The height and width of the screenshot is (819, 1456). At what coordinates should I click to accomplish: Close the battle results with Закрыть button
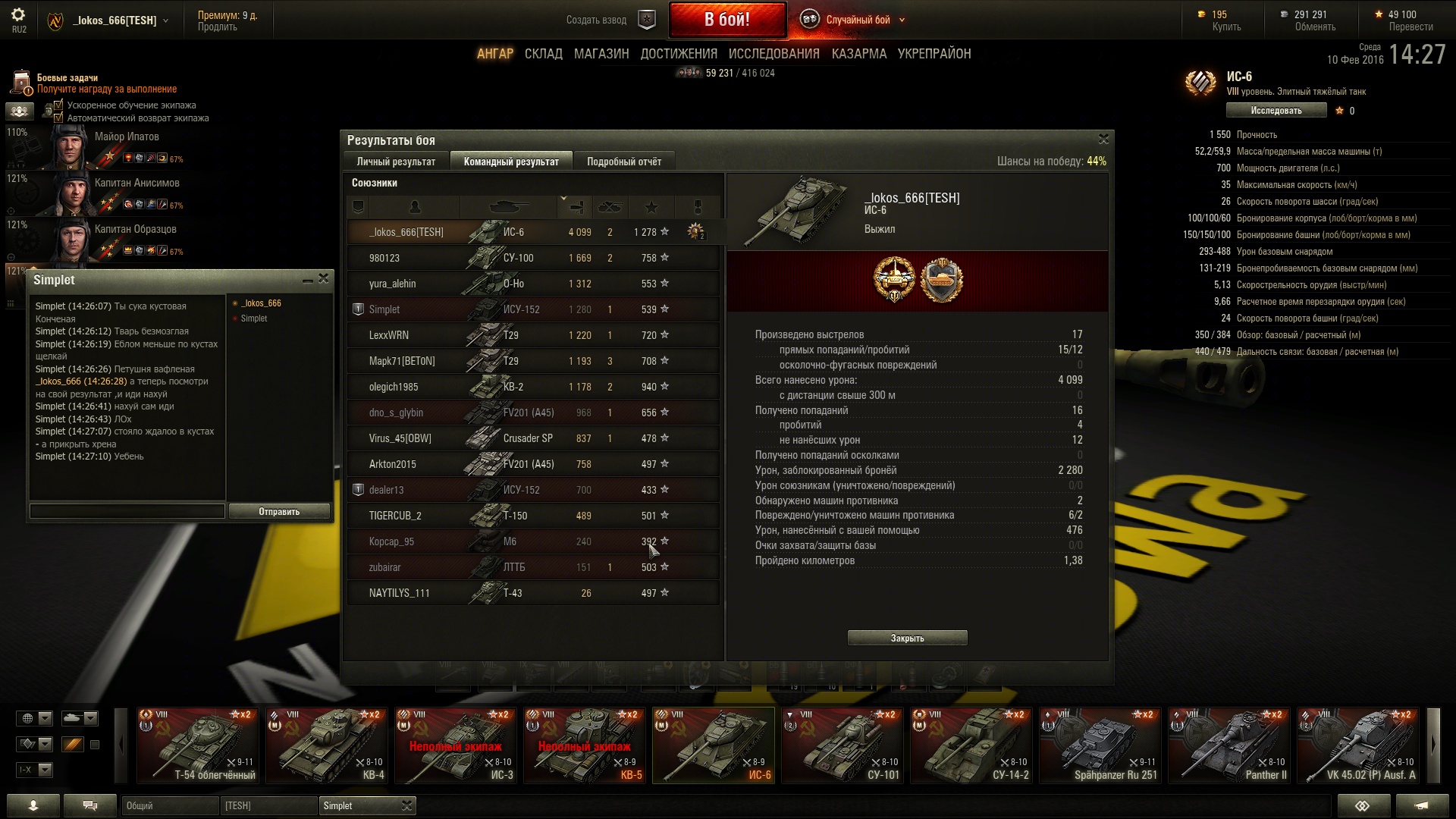[x=907, y=639]
